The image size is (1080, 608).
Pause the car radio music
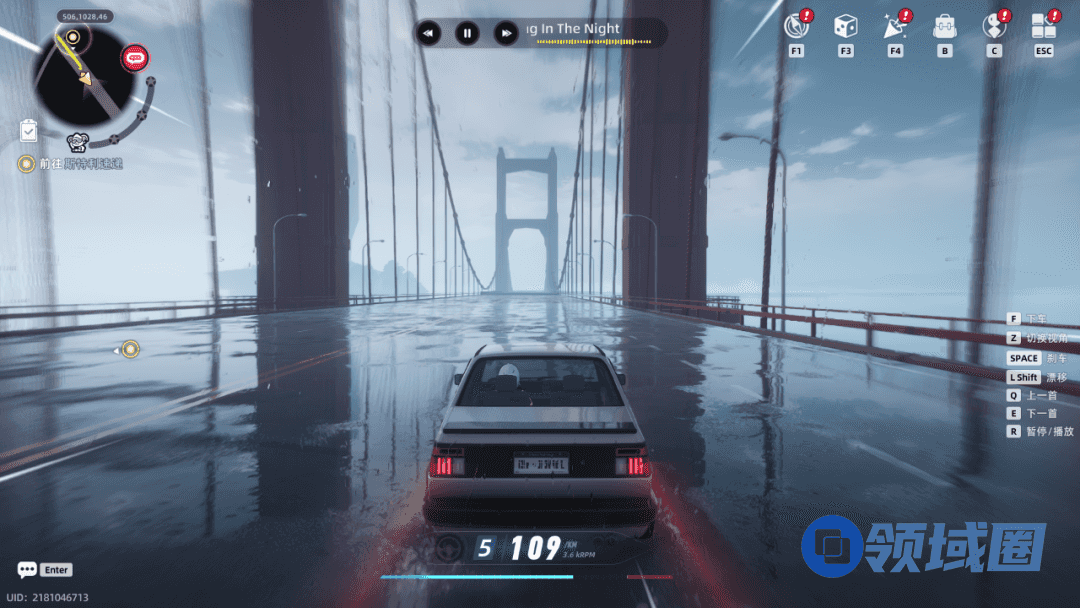coord(467,33)
